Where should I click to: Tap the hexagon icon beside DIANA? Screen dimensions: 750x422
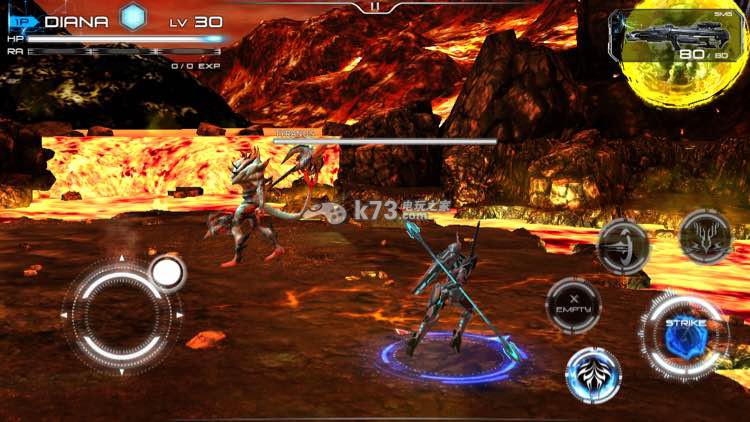coord(133,18)
